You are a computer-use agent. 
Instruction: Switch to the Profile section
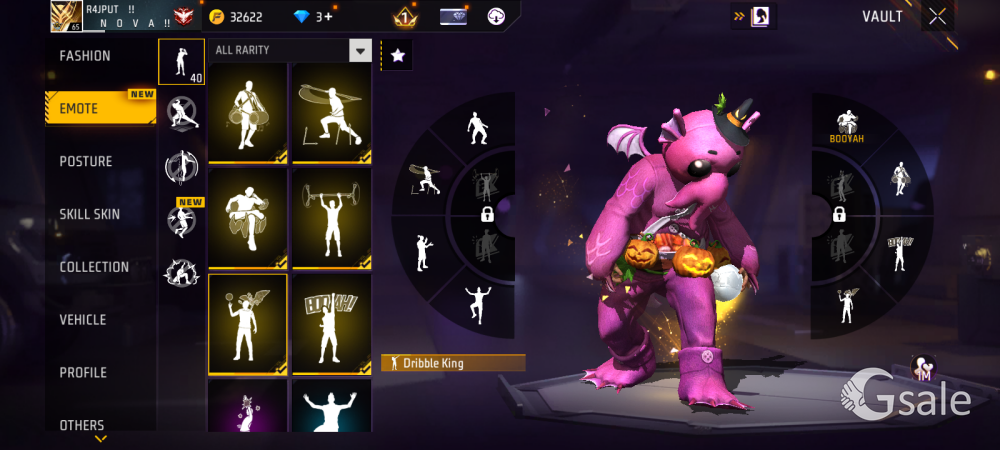click(83, 373)
